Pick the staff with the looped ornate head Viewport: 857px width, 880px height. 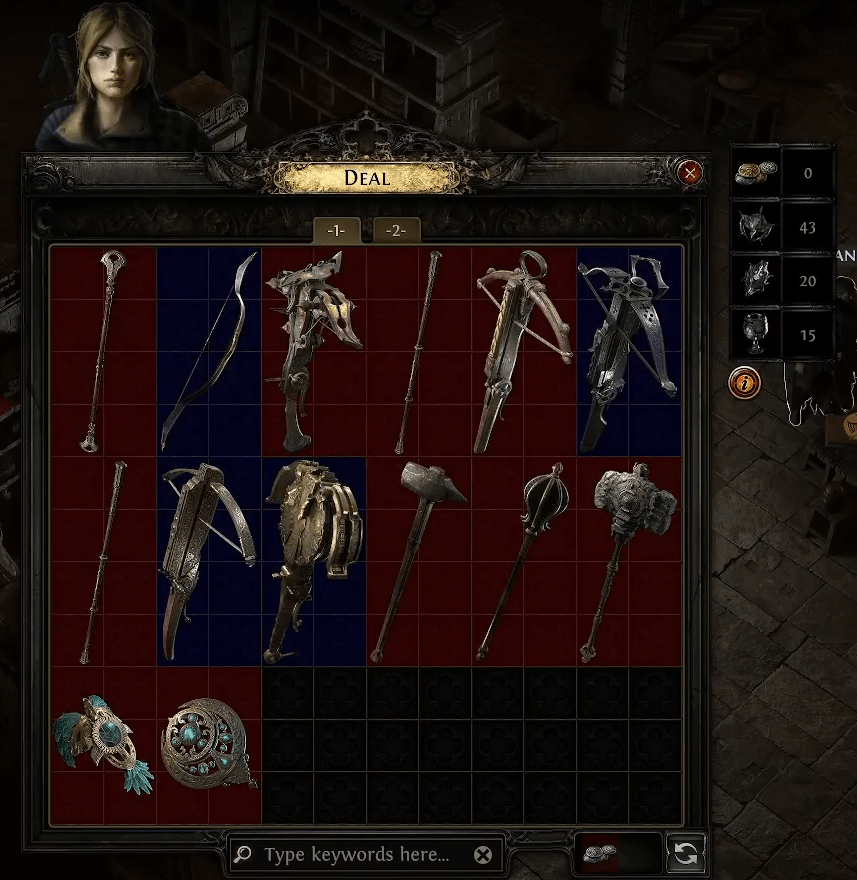[103, 350]
